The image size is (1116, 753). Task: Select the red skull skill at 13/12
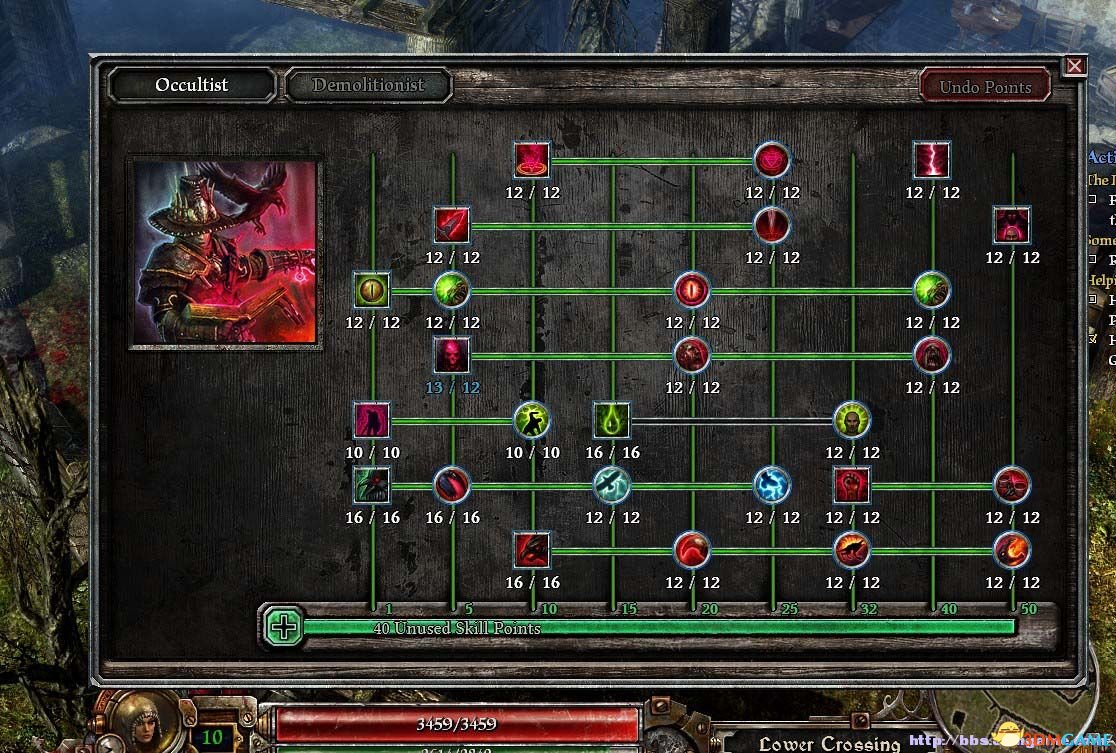point(451,355)
